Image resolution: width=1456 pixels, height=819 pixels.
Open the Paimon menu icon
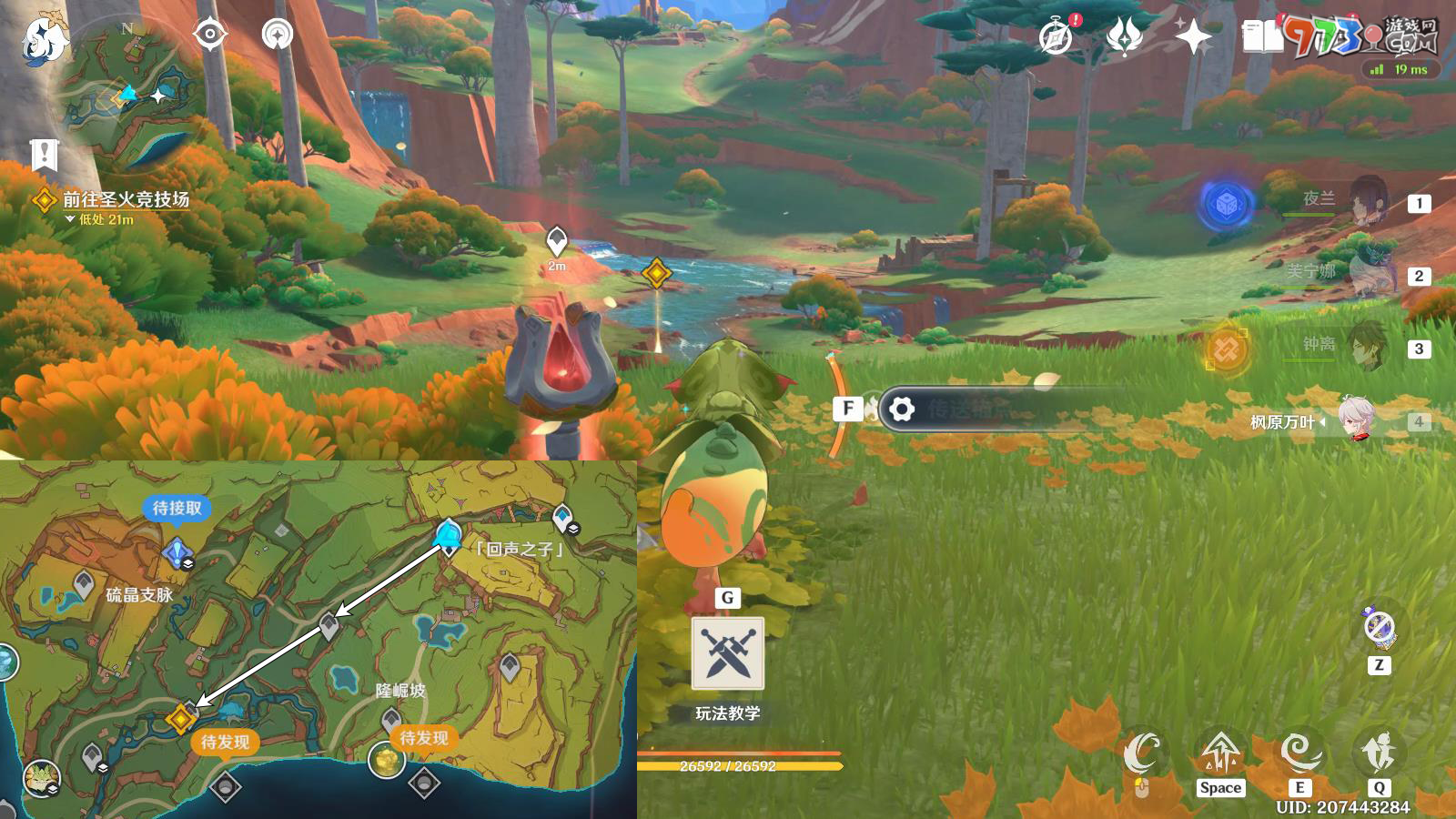pos(43,41)
